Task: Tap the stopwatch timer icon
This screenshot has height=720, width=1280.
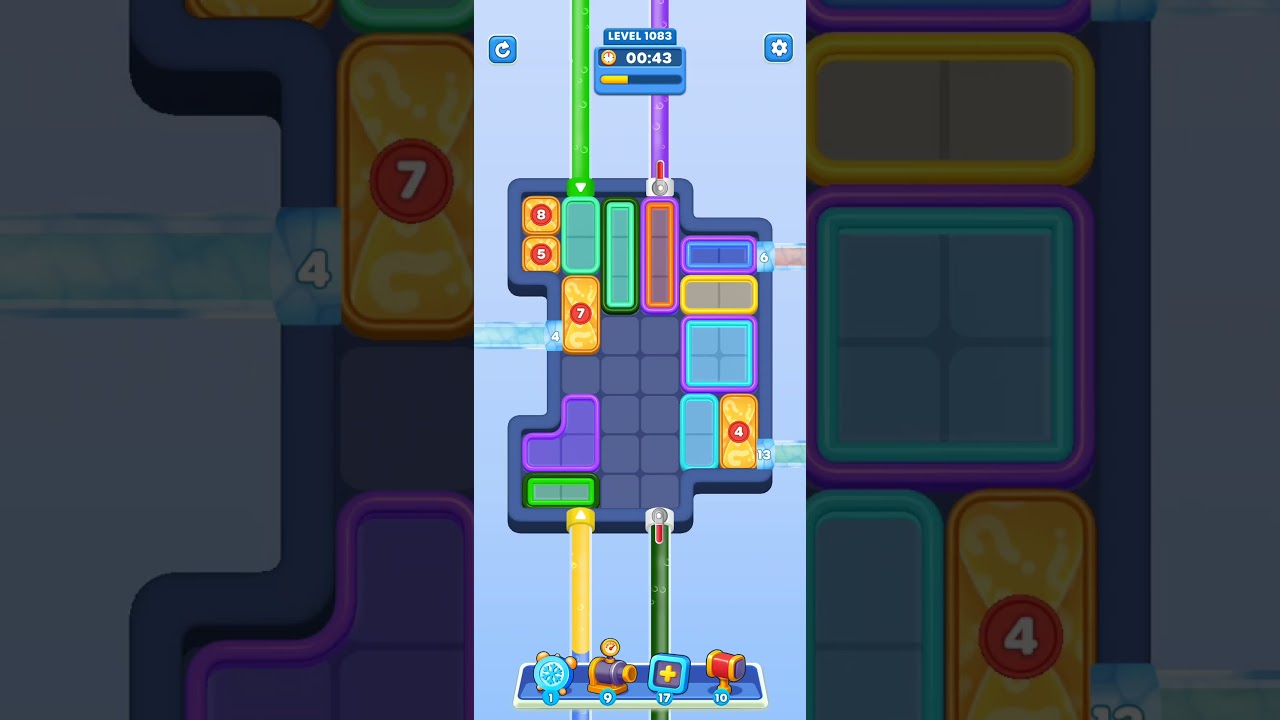Action: (608, 57)
